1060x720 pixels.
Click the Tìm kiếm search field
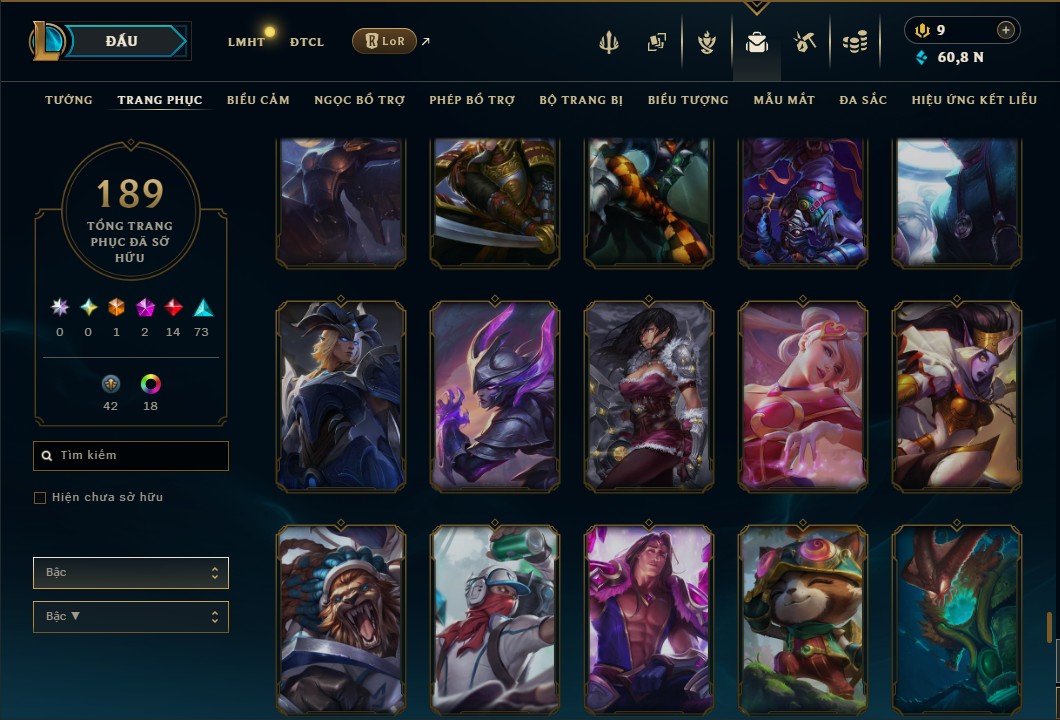(131, 456)
